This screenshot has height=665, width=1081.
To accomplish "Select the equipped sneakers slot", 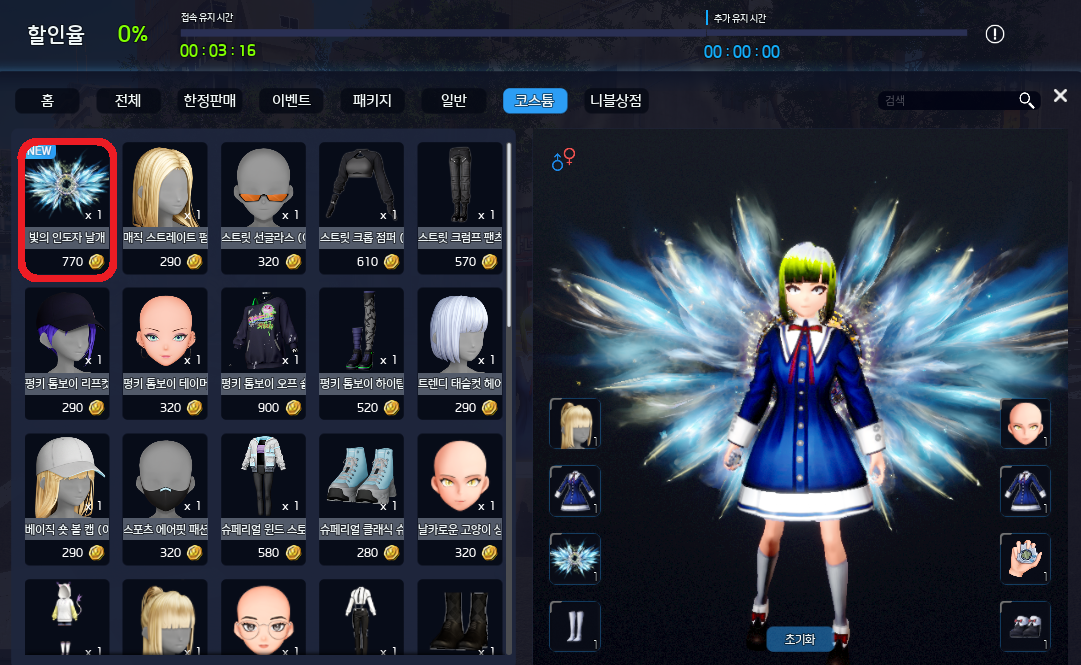I will pyautogui.click(x=1026, y=626).
